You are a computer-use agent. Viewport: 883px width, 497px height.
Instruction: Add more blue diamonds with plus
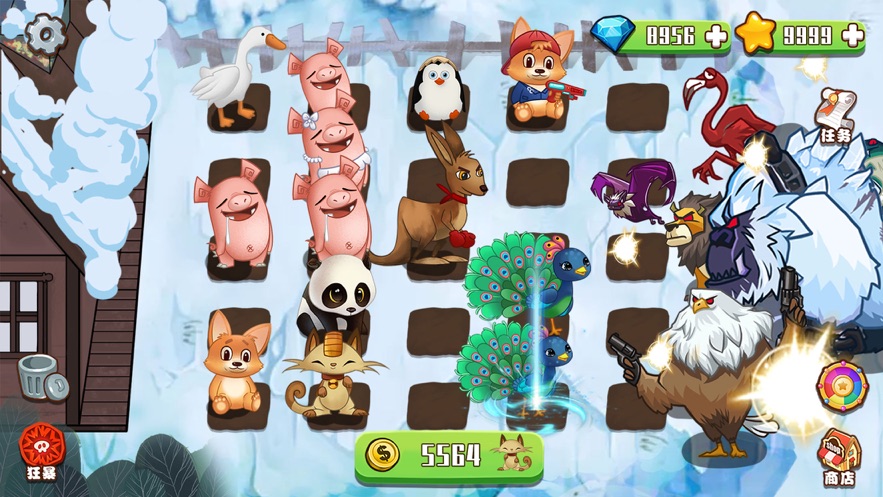[x=716, y=36]
